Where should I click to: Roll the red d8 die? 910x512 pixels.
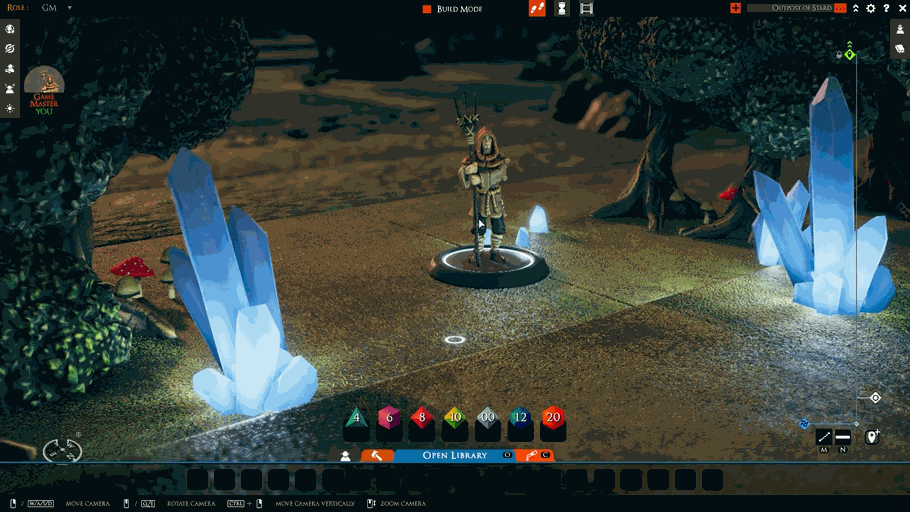coord(422,420)
